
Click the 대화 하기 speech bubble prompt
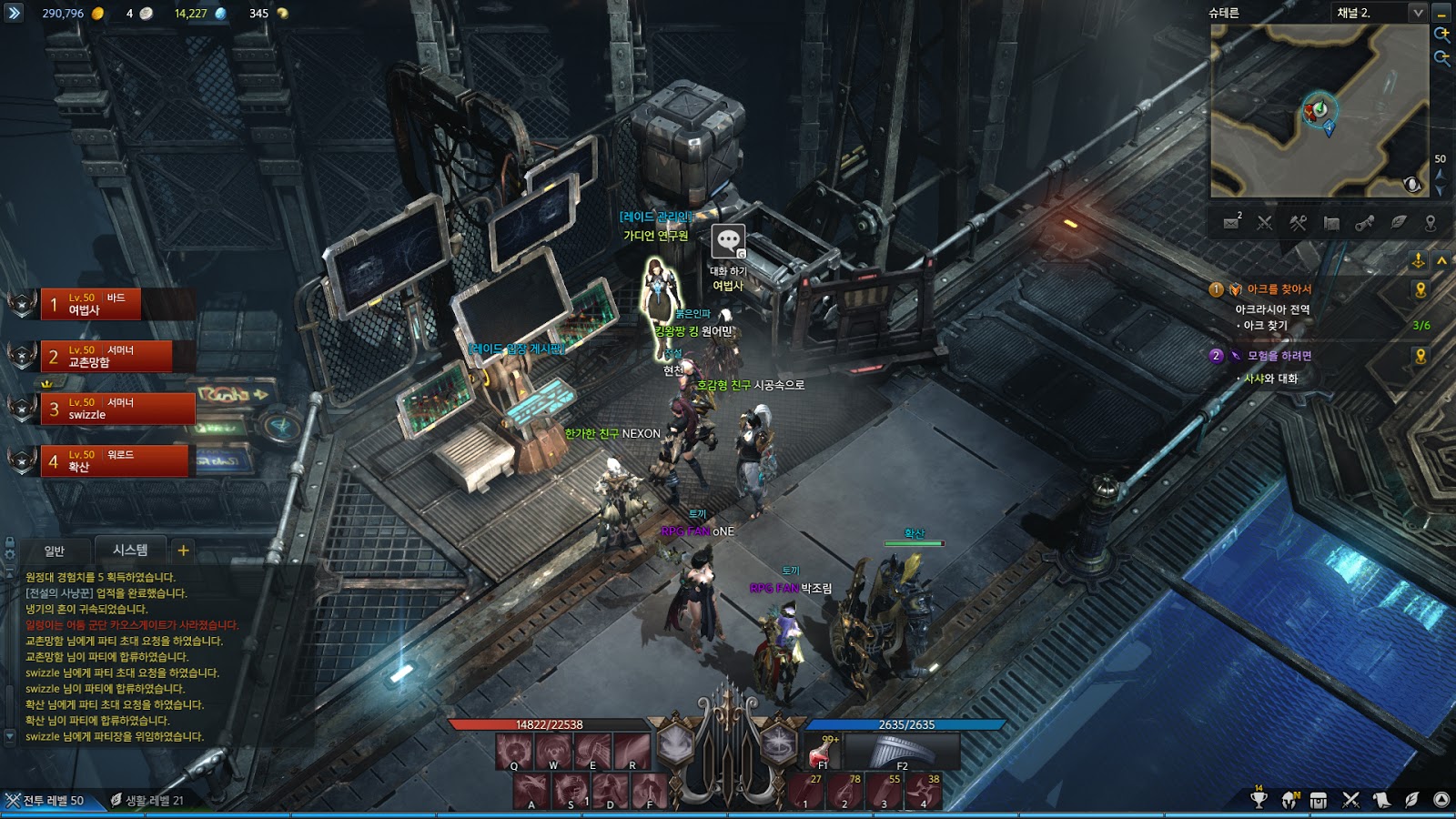click(727, 242)
